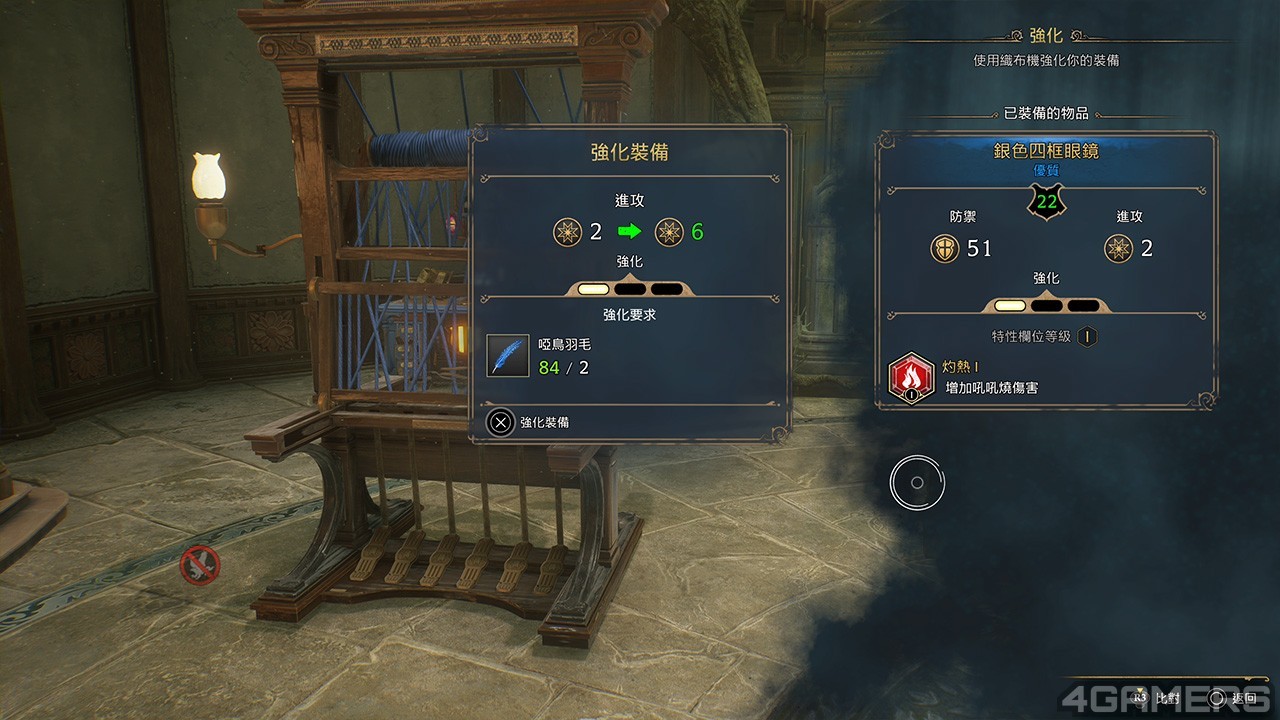
Task: Select the 啞鳥羽毛 feather material icon
Action: coord(508,355)
